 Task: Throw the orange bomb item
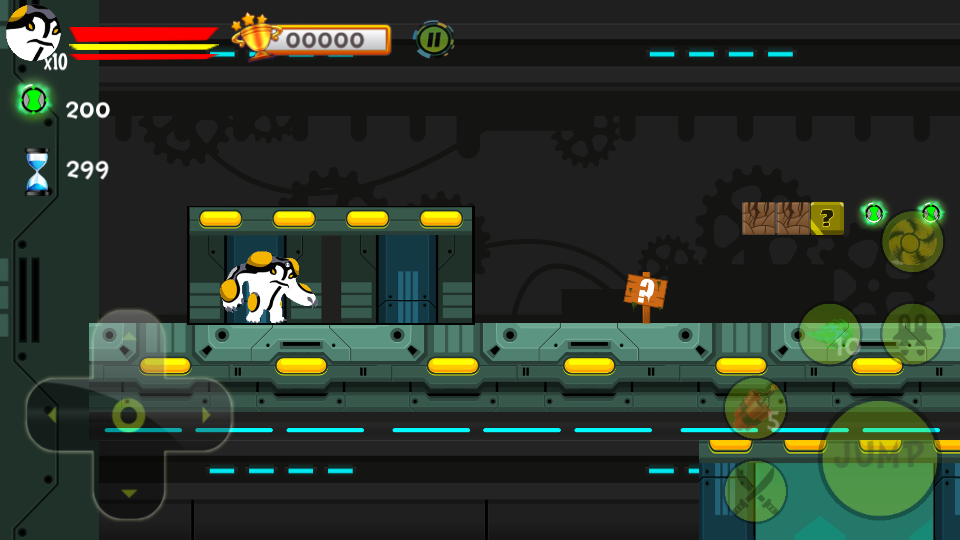point(755,407)
